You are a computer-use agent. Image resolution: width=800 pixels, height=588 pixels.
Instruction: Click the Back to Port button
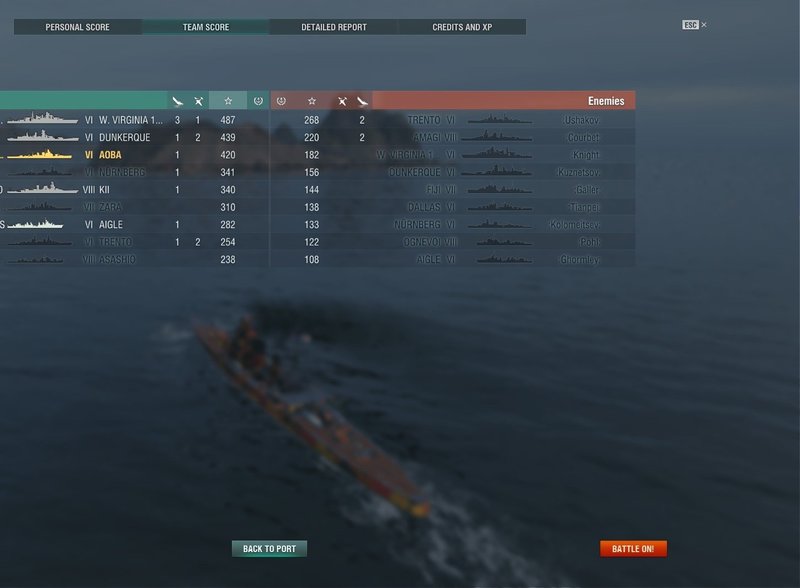269,549
